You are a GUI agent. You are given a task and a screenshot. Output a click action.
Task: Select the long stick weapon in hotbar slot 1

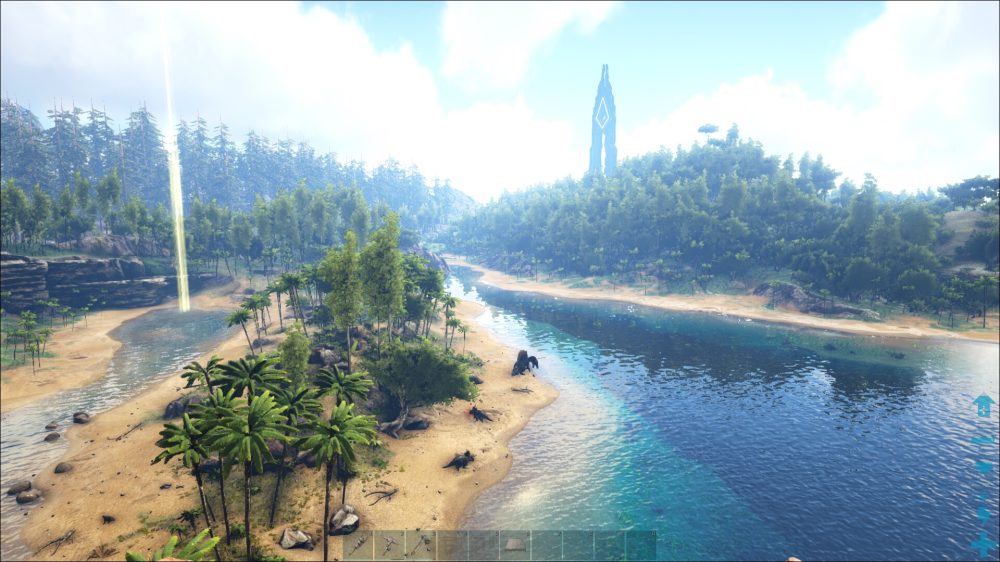pyautogui.click(x=358, y=545)
